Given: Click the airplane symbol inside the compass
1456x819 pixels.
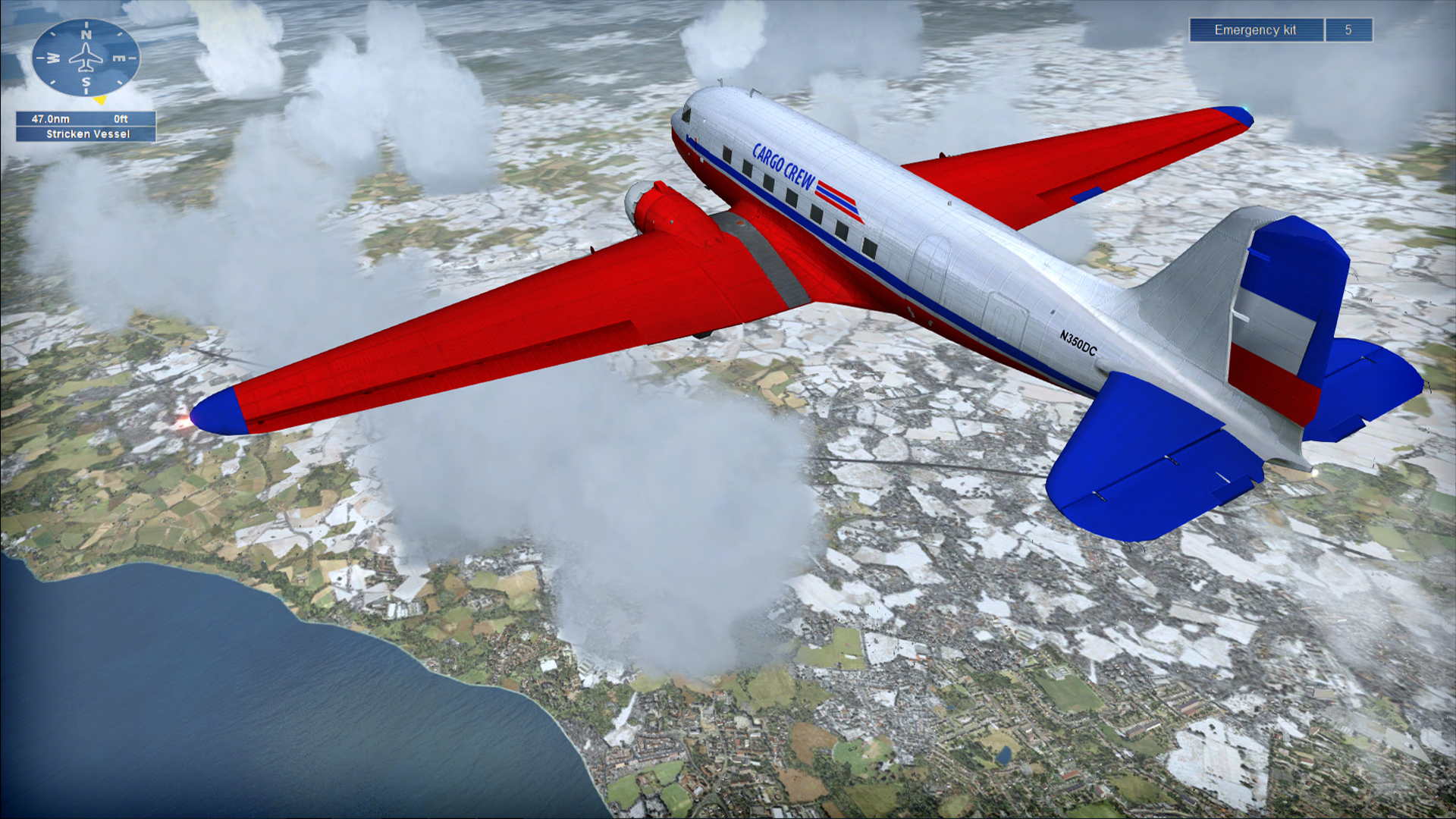Looking at the screenshot, I should point(86,57).
